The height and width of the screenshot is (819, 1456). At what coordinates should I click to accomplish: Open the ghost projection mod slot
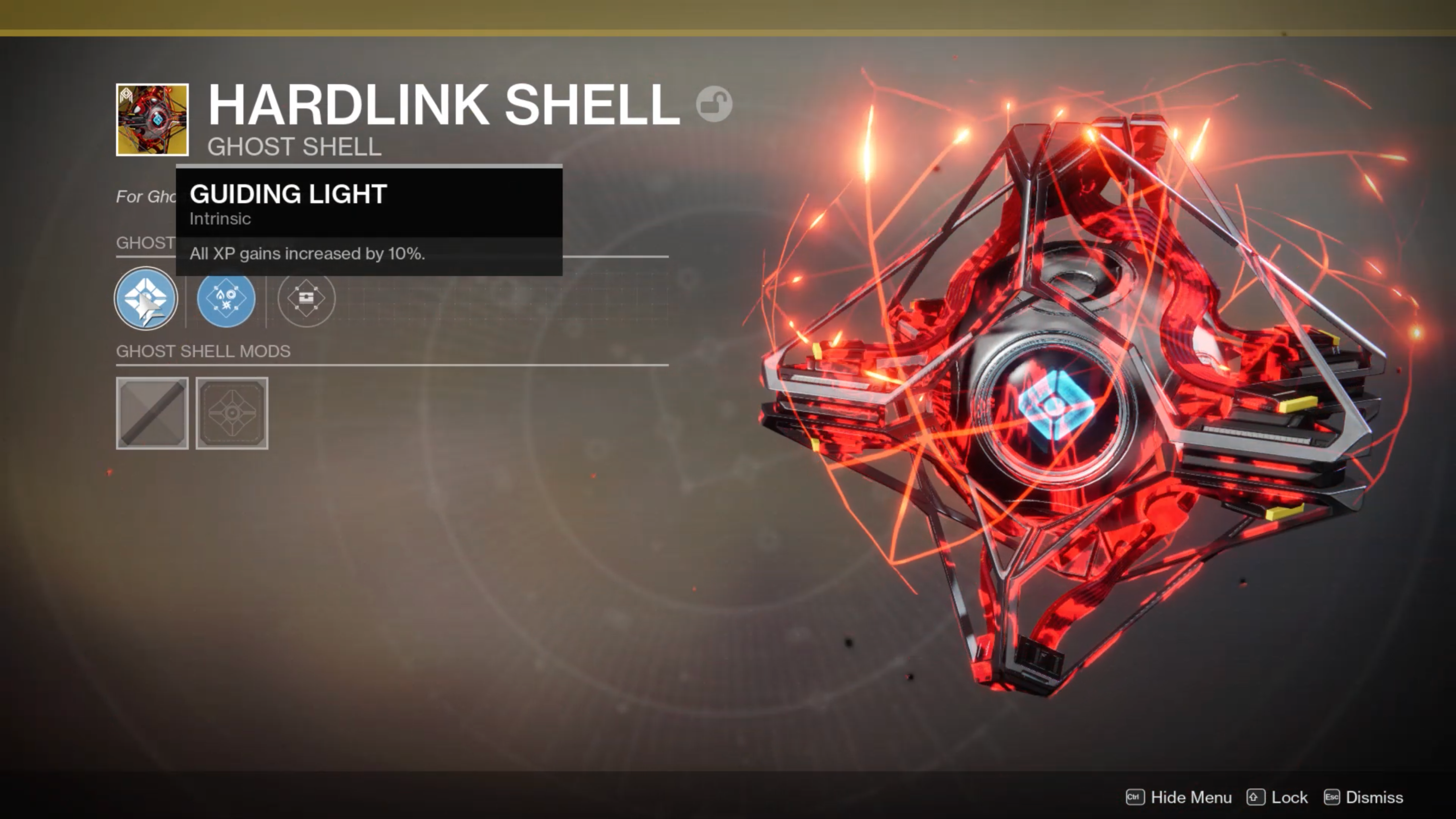(232, 413)
